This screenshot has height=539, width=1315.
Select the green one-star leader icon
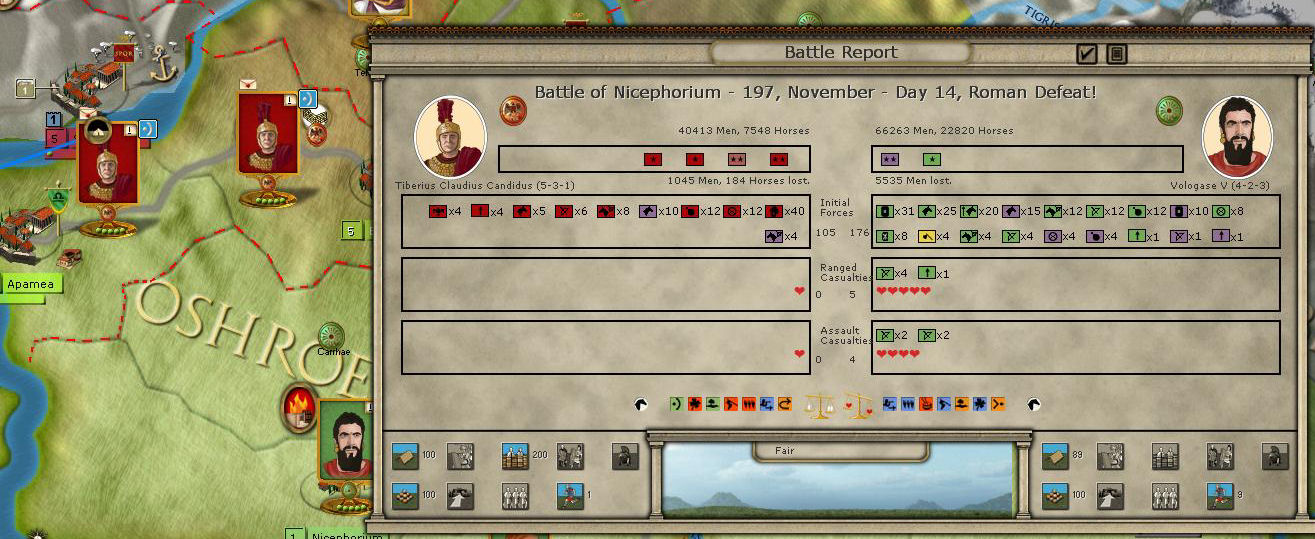(x=931, y=159)
